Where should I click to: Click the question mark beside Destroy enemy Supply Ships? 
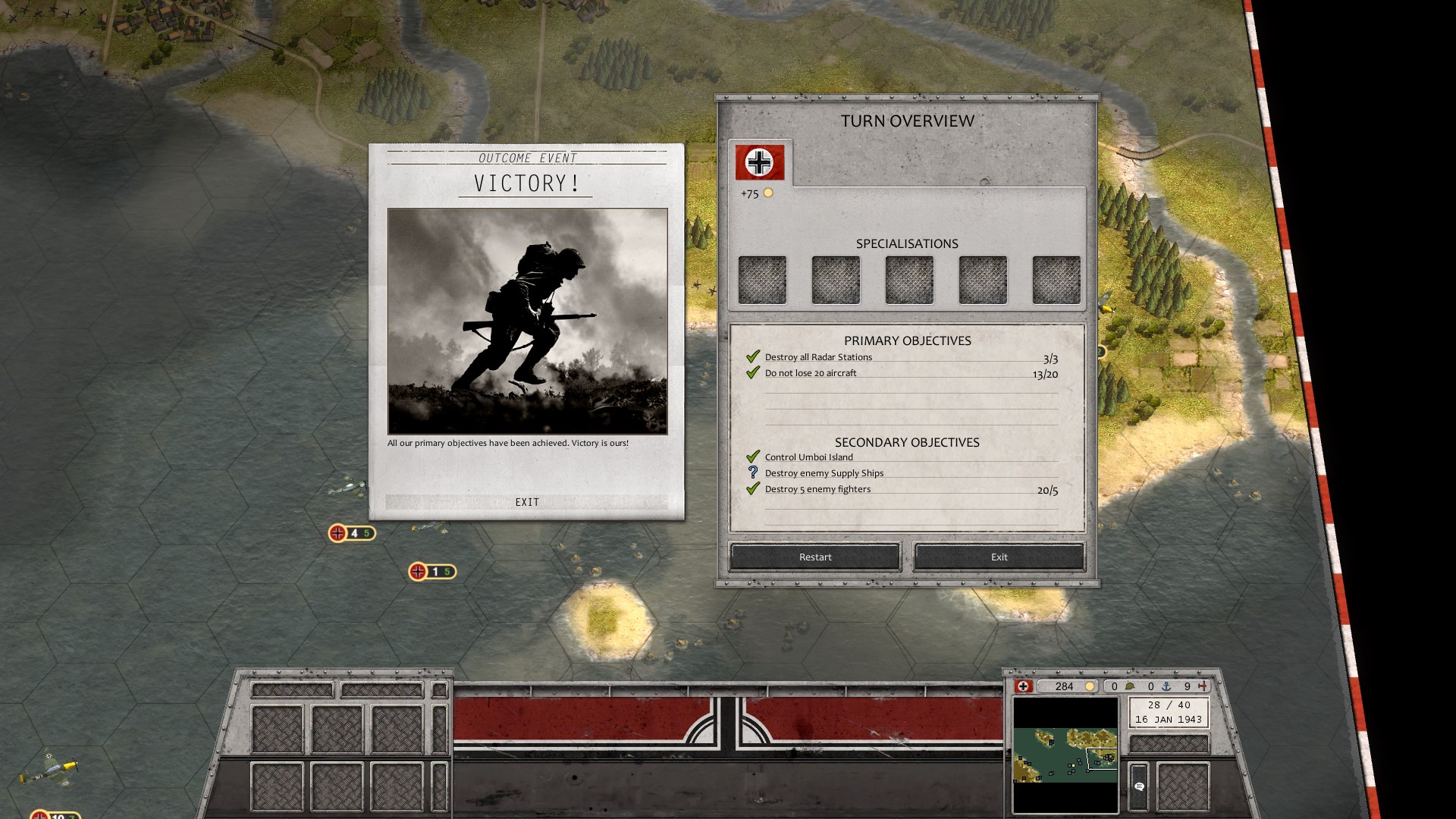coord(752,472)
